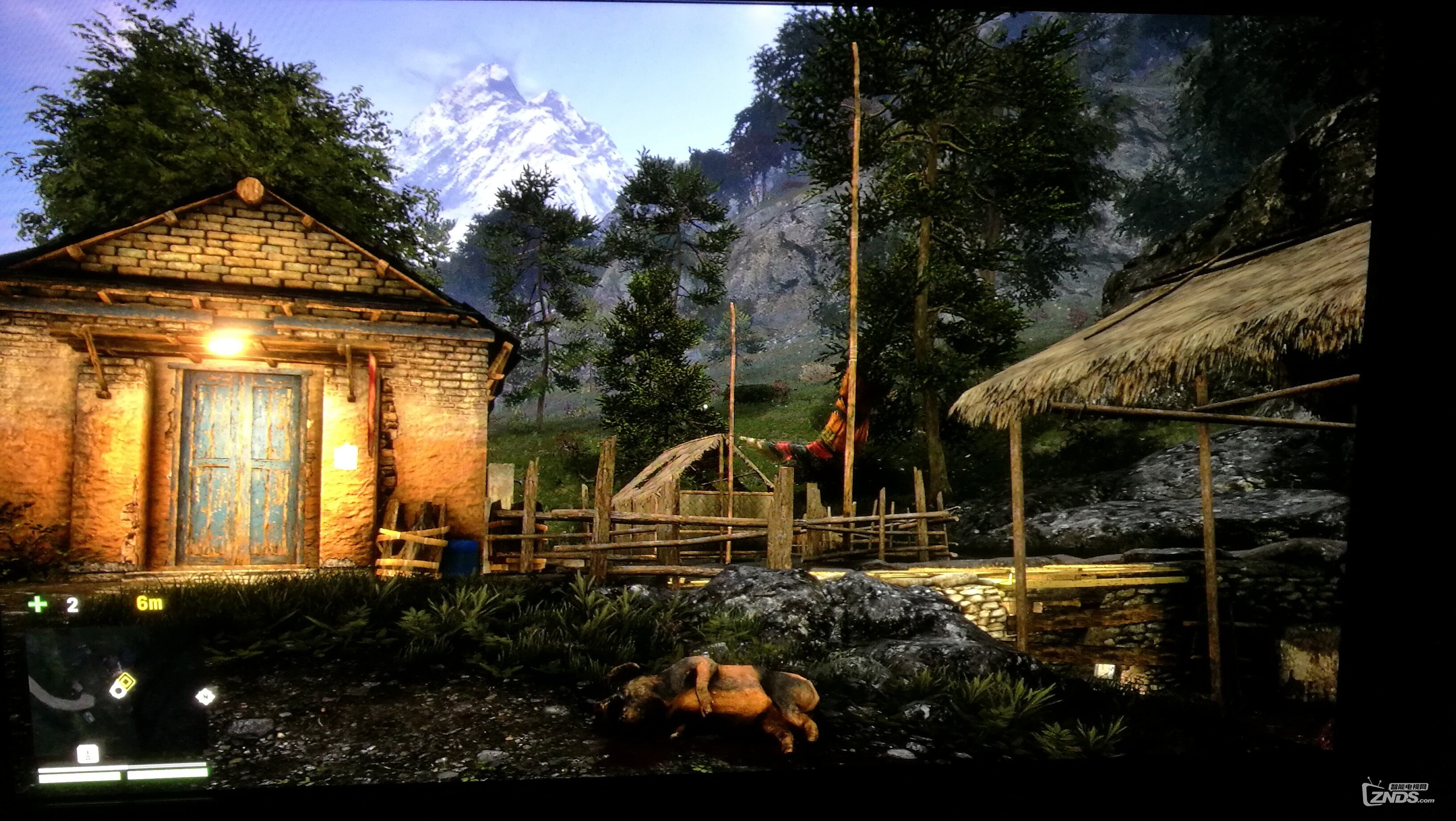Select the radio tower icon on minimap
This screenshot has width=1456, height=821.
(x=87, y=753)
